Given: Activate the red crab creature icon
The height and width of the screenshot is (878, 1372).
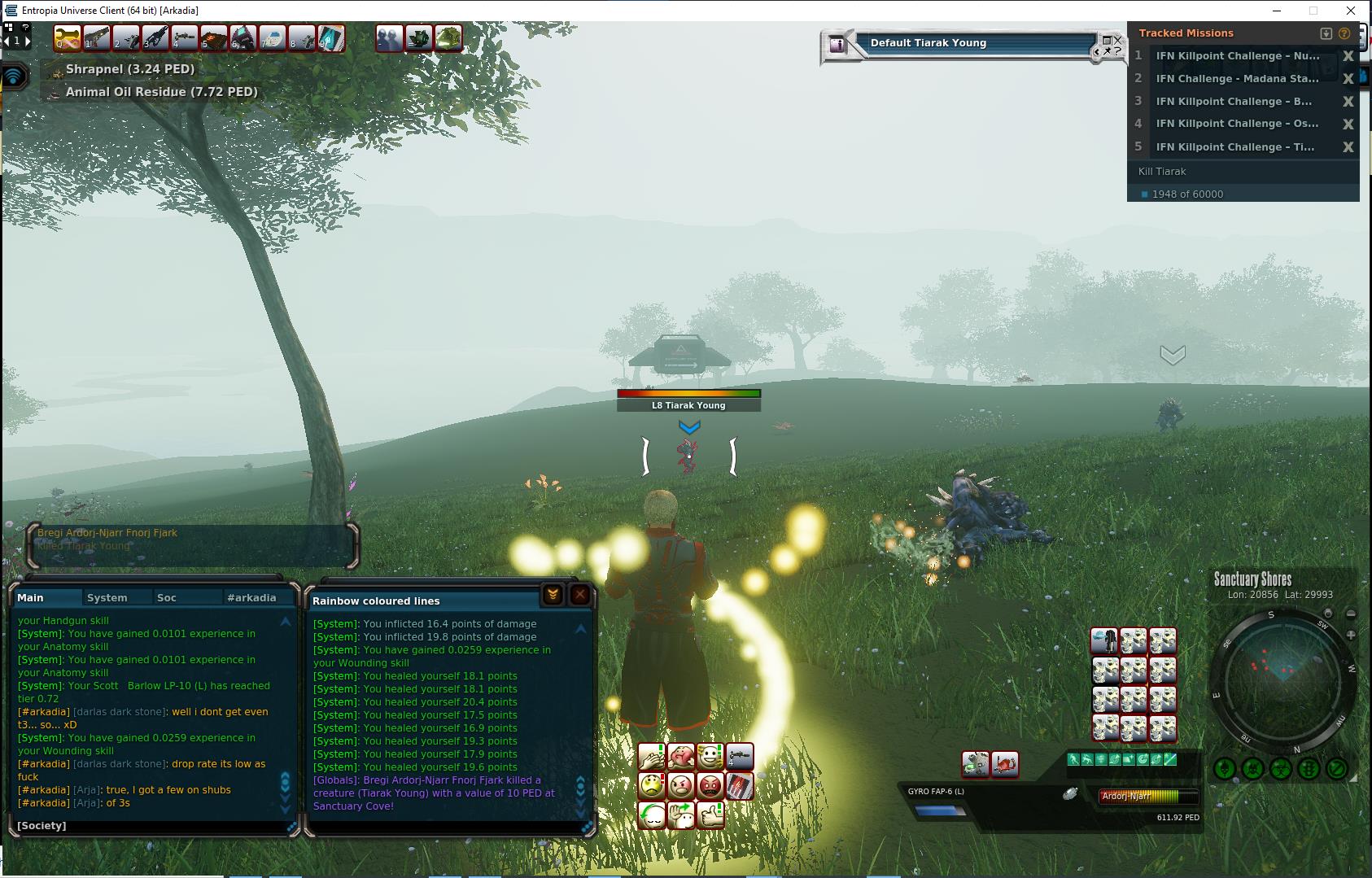Looking at the screenshot, I should click(x=1005, y=764).
